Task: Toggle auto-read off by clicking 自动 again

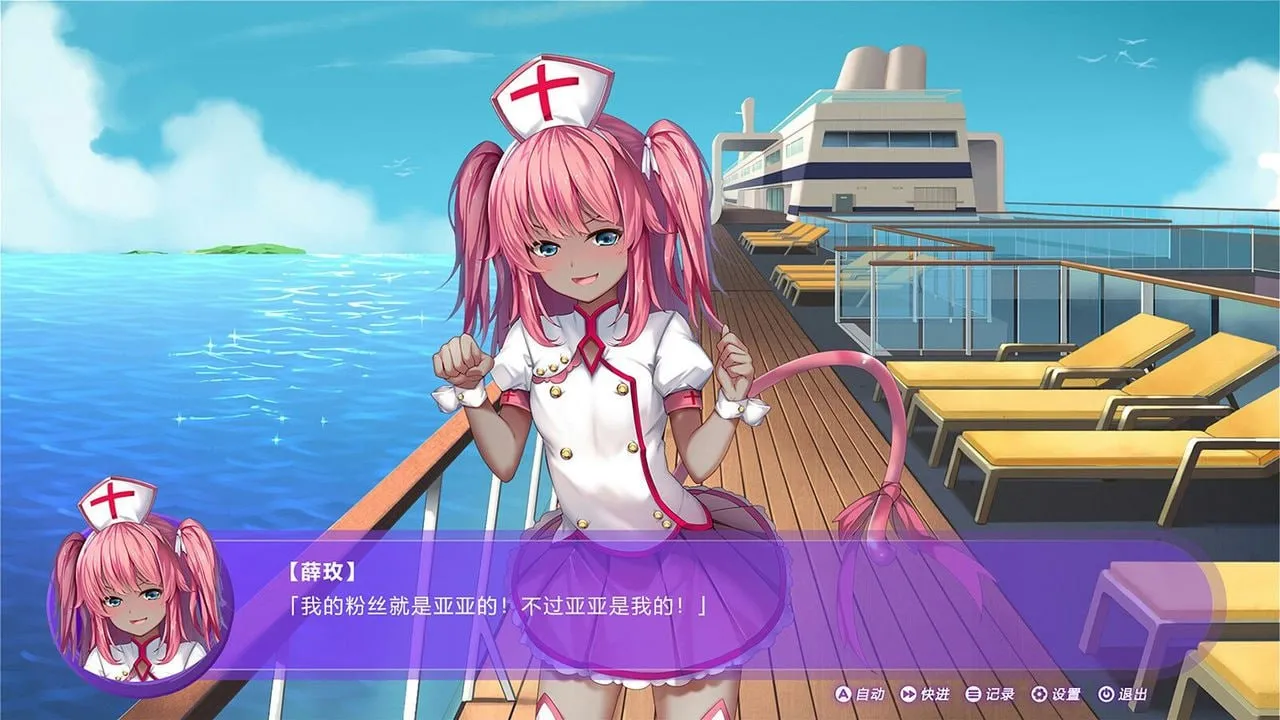Action: coord(870,694)
